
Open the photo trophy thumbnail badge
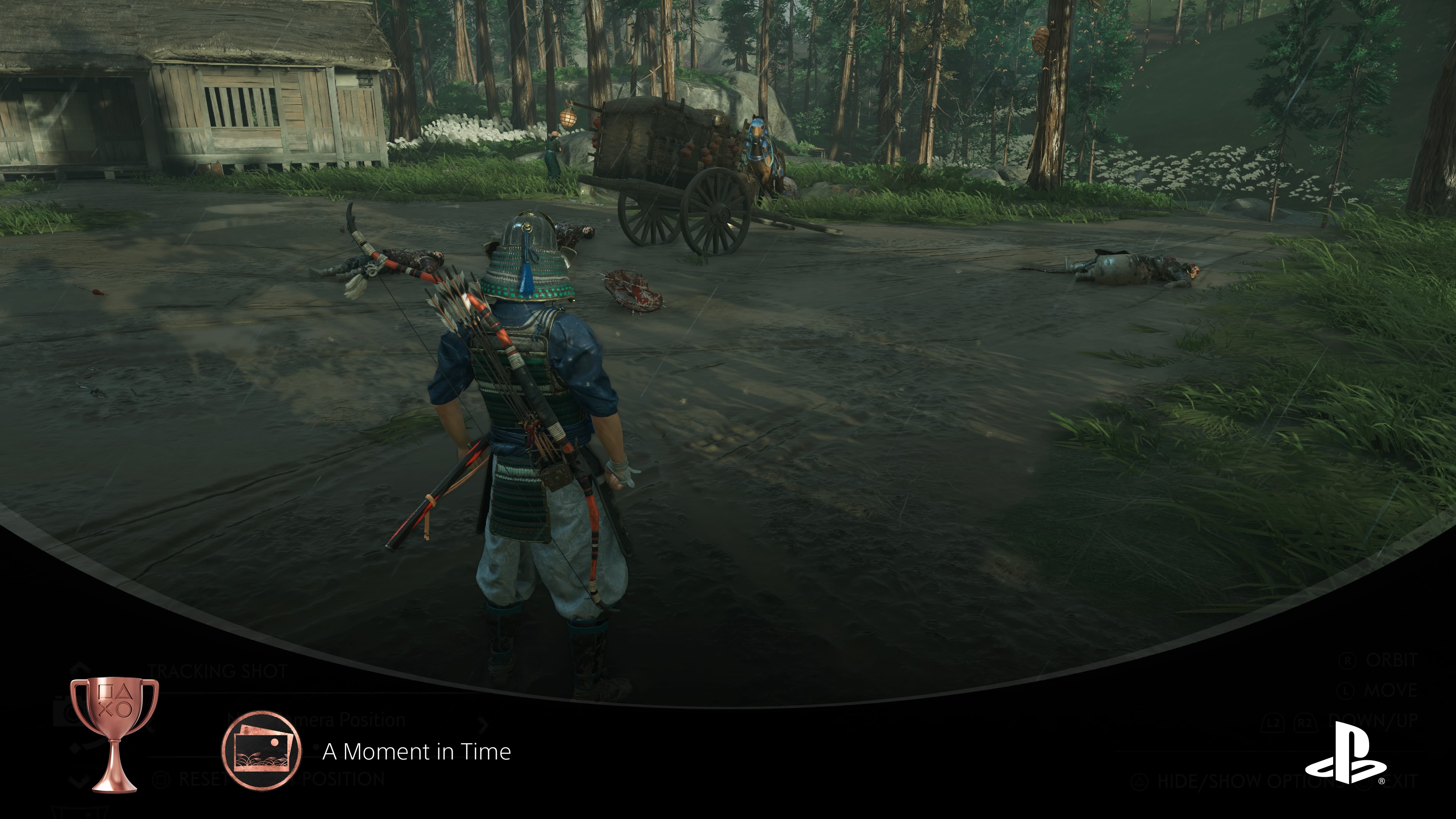(x=261, y=750)
